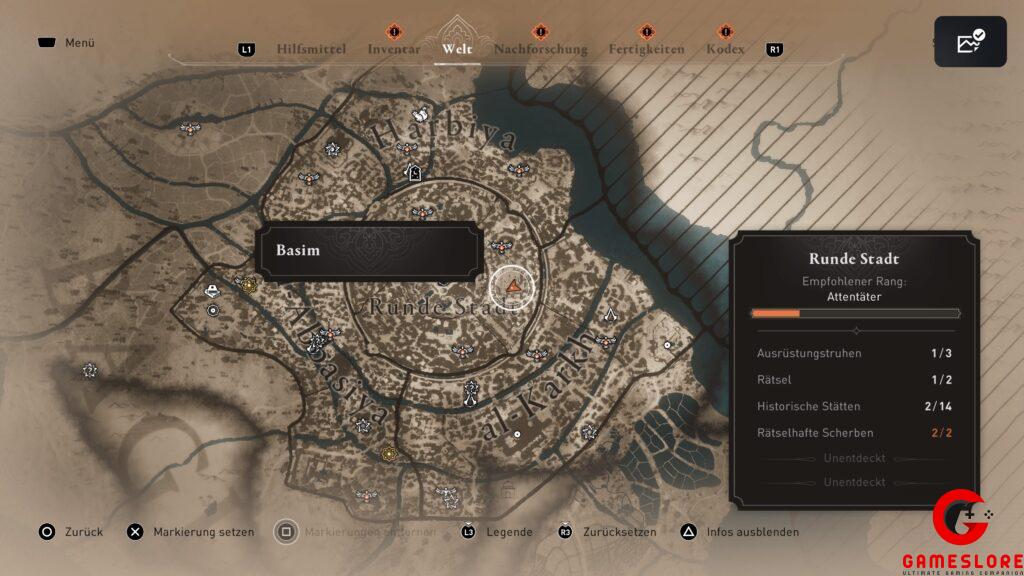Screen dimensions: 1024x576
Task: Select the Rätselhafte Scherben entry
Action: pos(855,432)
